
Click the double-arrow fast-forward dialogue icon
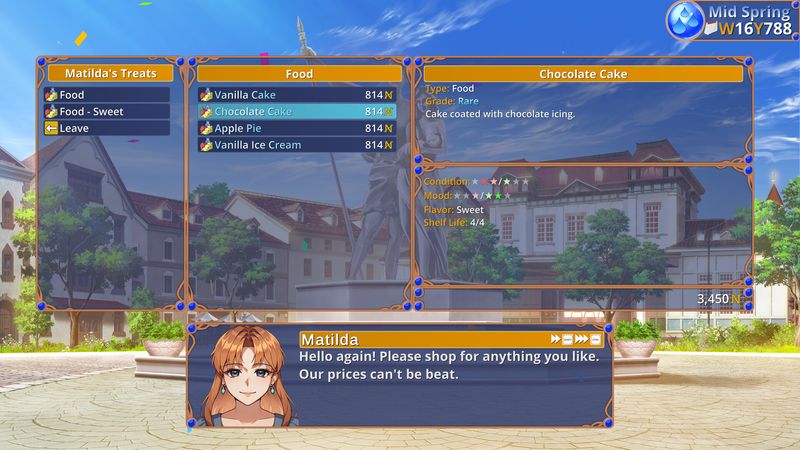(x=556, y=340)
